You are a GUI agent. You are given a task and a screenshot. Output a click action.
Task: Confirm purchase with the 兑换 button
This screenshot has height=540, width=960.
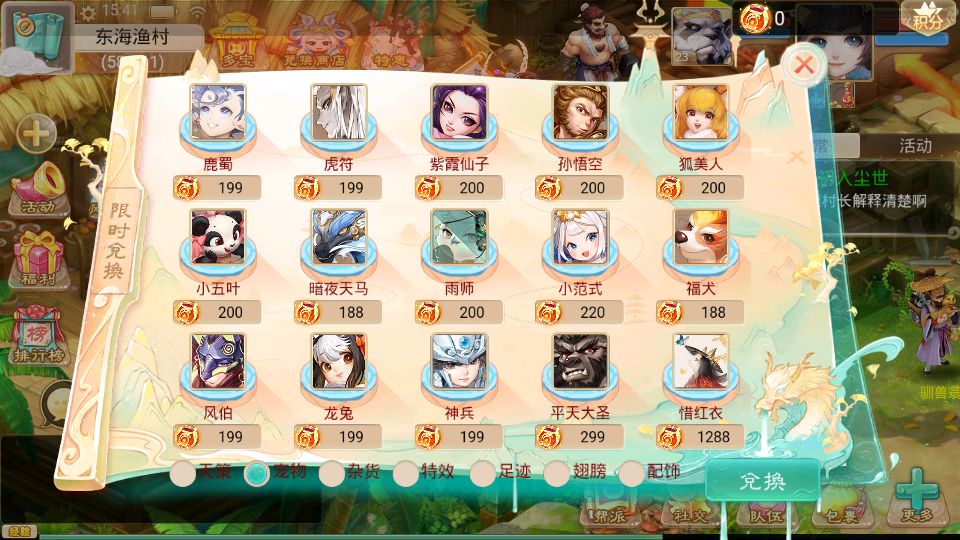point(762,481)
